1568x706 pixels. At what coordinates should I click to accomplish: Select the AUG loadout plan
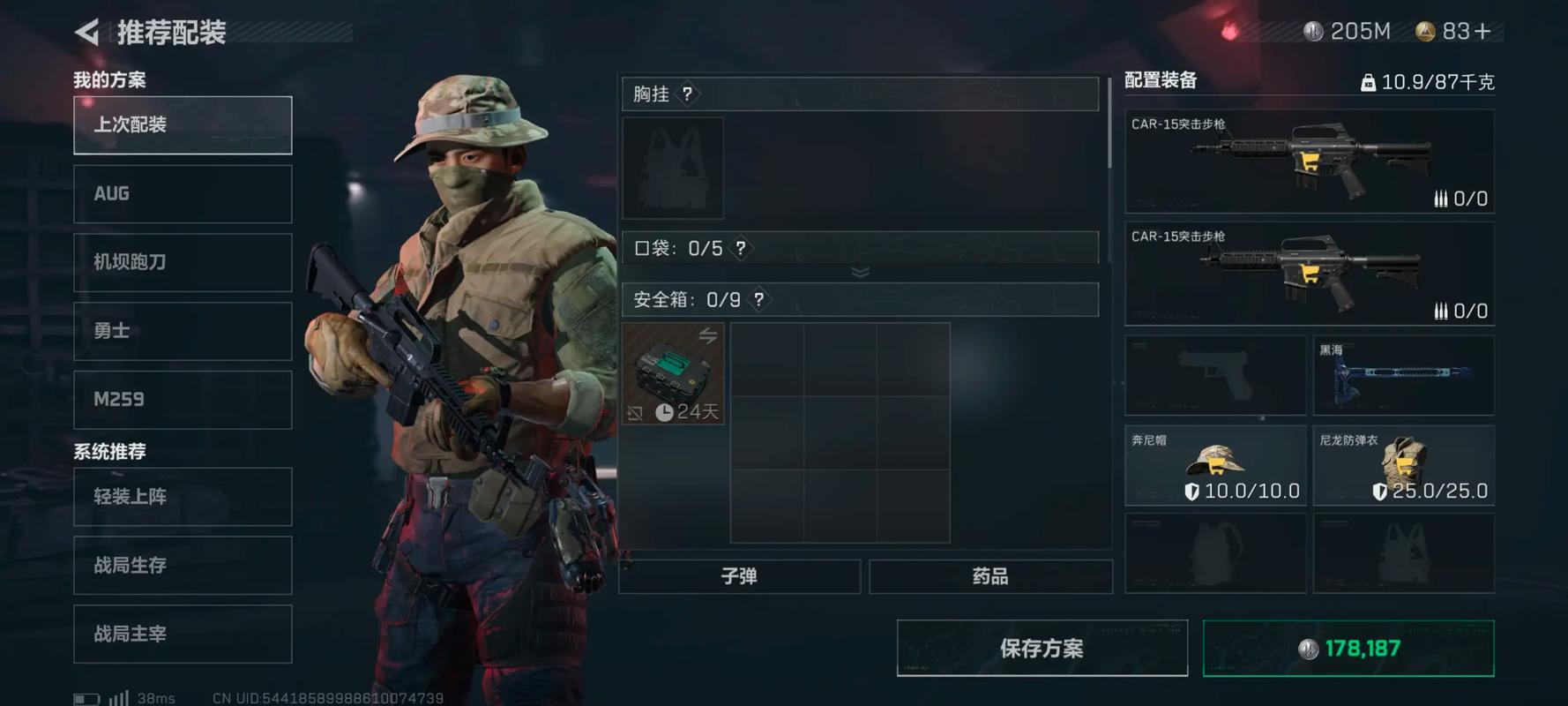(x=183, y=193)
